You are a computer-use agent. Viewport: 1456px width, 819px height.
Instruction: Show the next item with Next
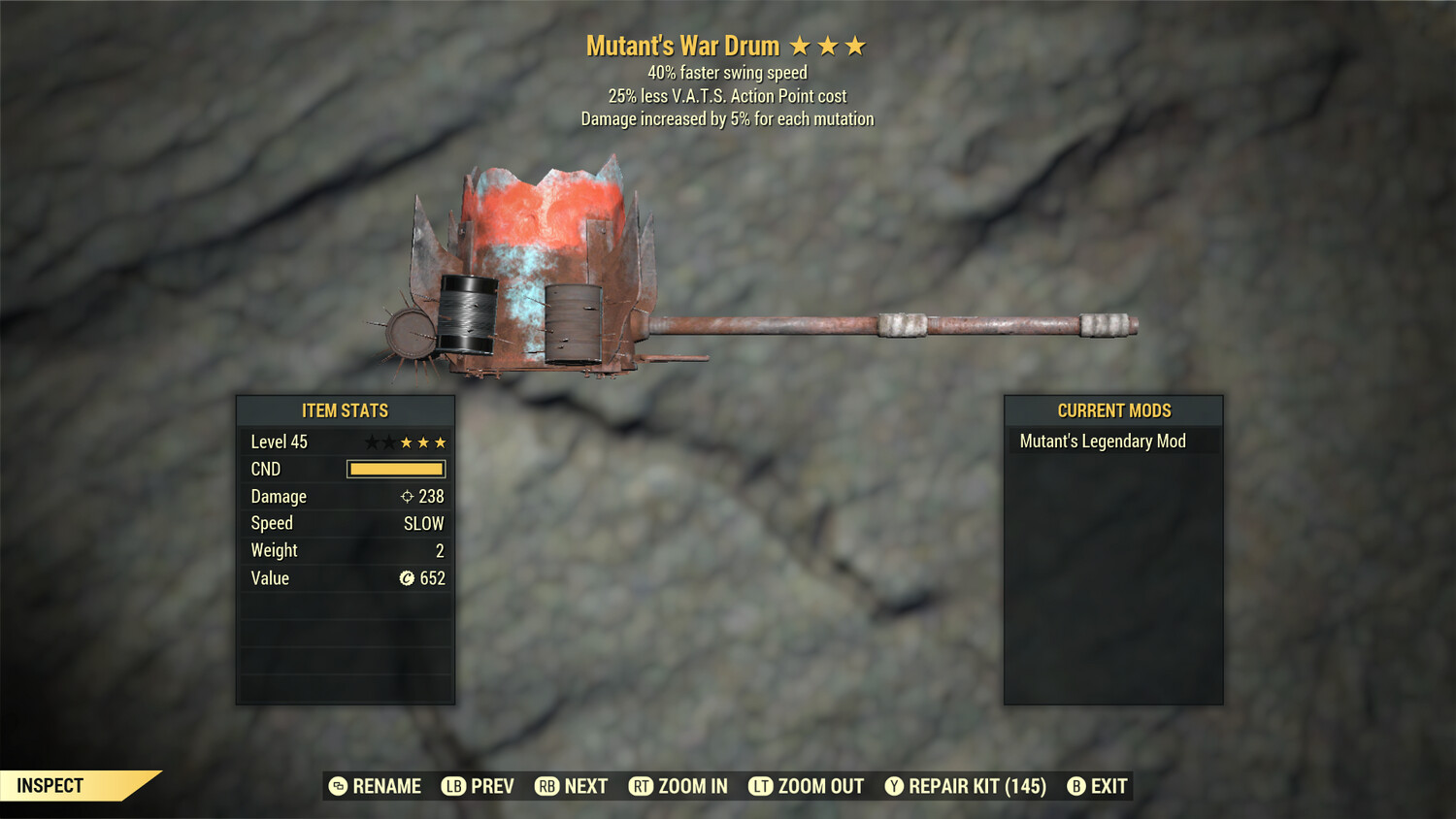coord(572,786)
